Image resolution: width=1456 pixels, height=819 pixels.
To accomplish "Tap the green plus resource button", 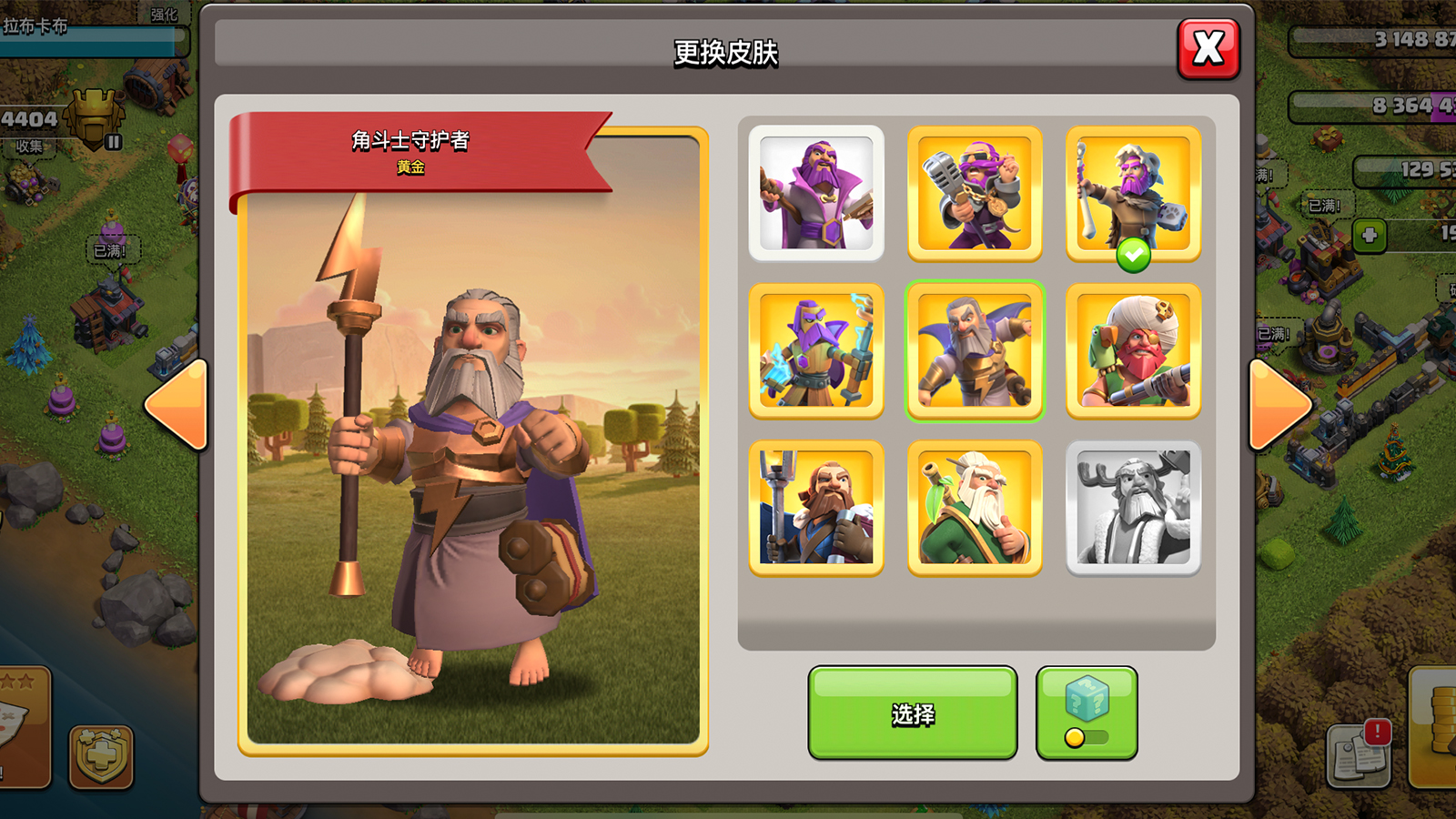I will 1369,236.
